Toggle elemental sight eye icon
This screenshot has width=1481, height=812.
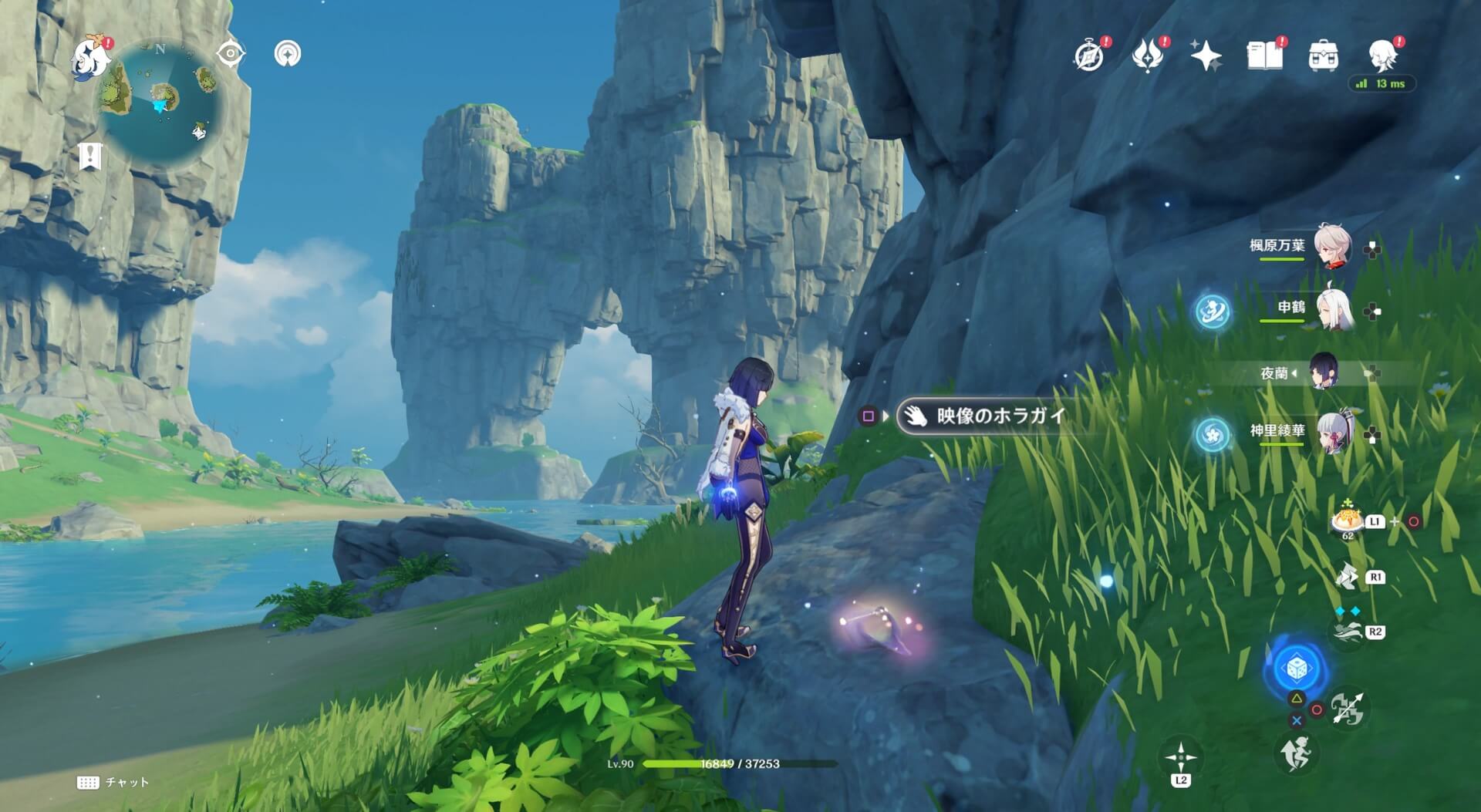(231, 54)
